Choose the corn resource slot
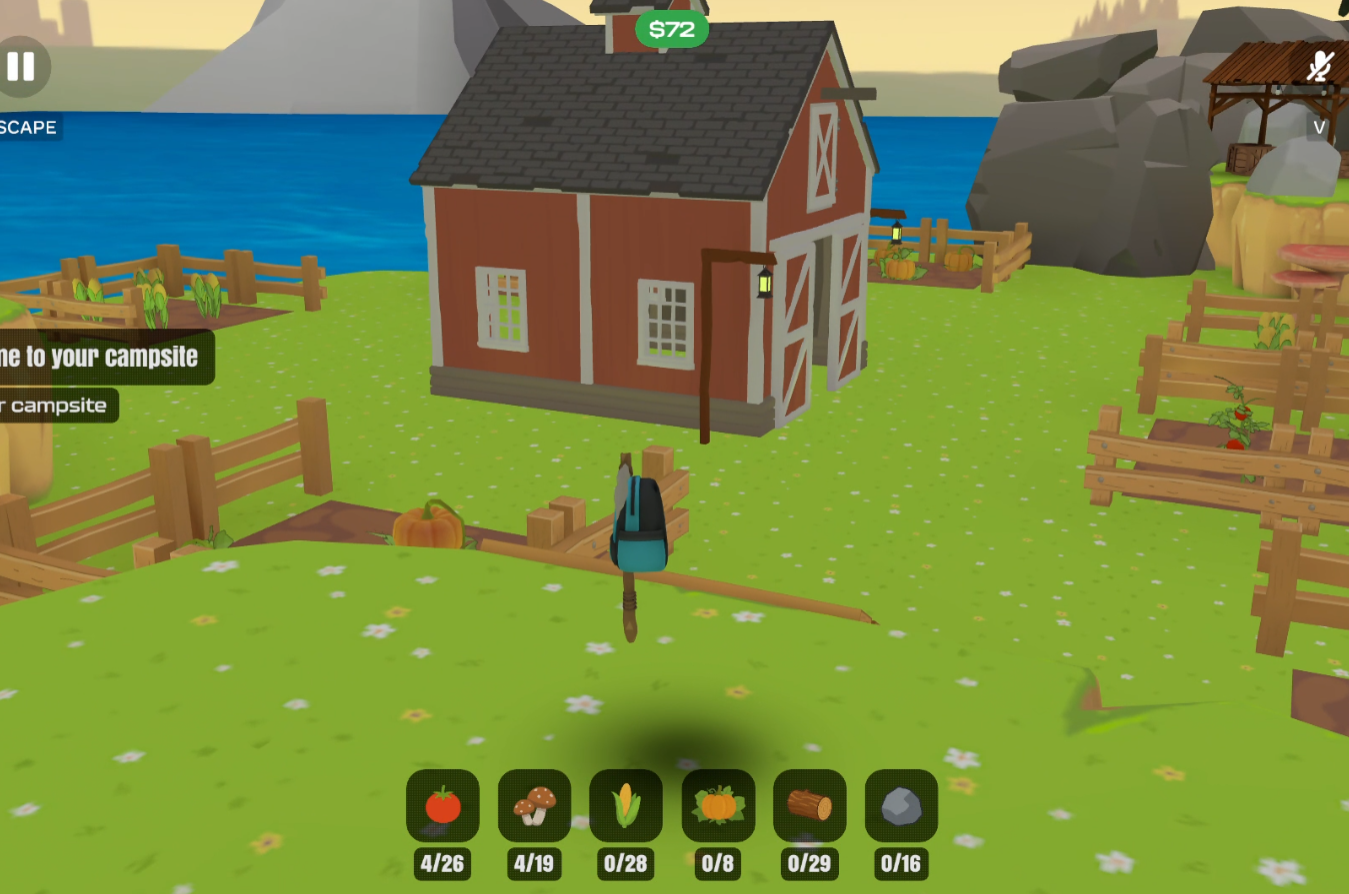Image resolution: width=1349 pixels, height=894 pixels. tap(626, 805)
